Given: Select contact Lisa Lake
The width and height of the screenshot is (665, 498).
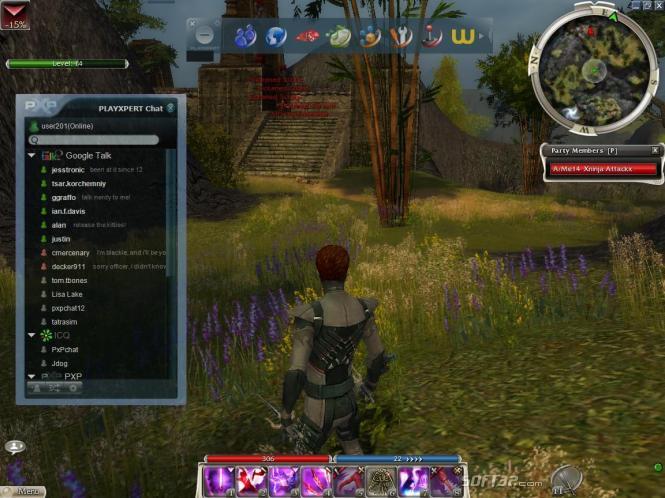Looking at the screenshot, I should click(67, 294).
